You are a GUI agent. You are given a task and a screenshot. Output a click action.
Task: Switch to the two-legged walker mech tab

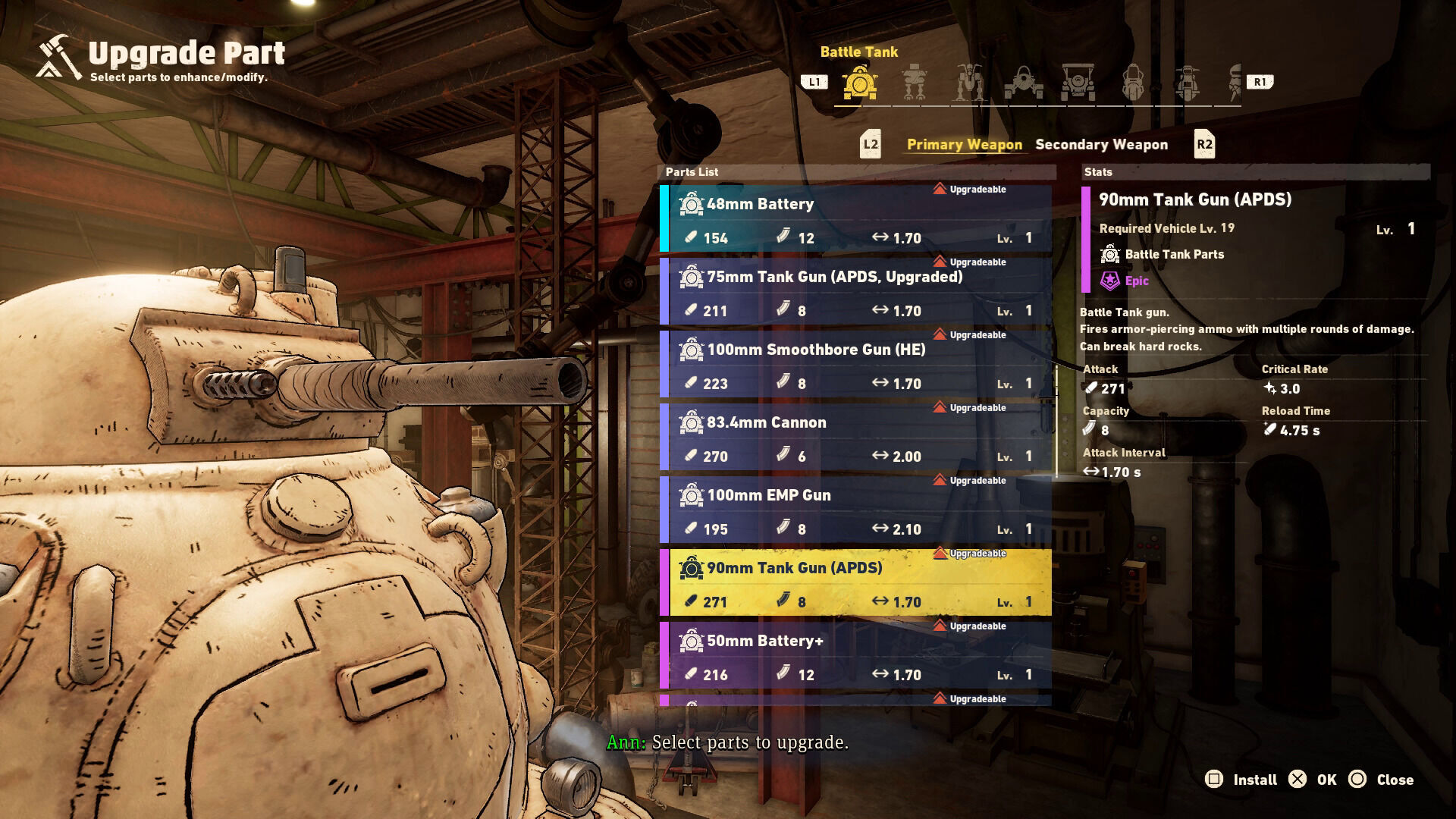coord(915,83)
